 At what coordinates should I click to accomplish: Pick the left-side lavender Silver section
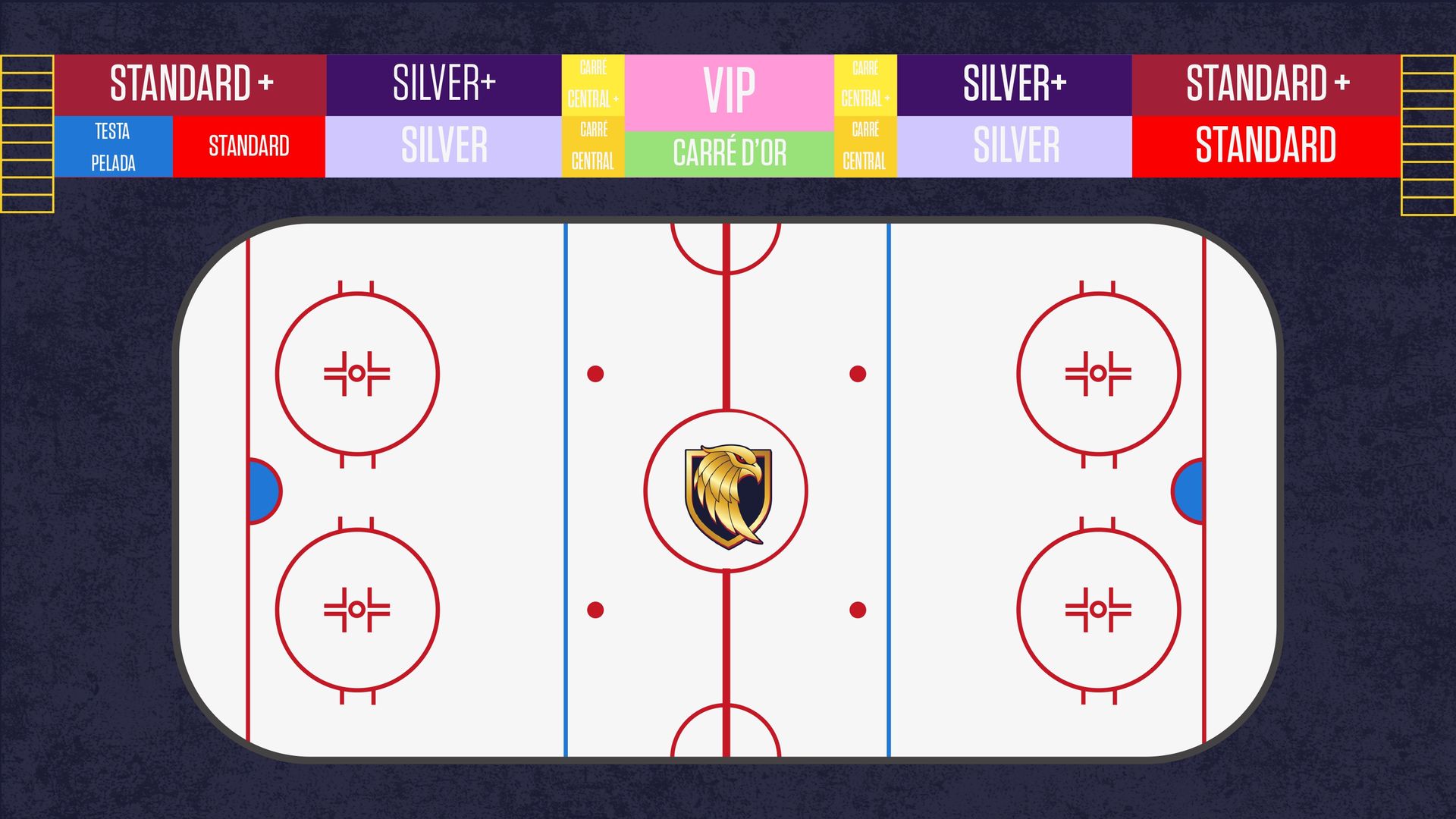[x=444, y=146]
